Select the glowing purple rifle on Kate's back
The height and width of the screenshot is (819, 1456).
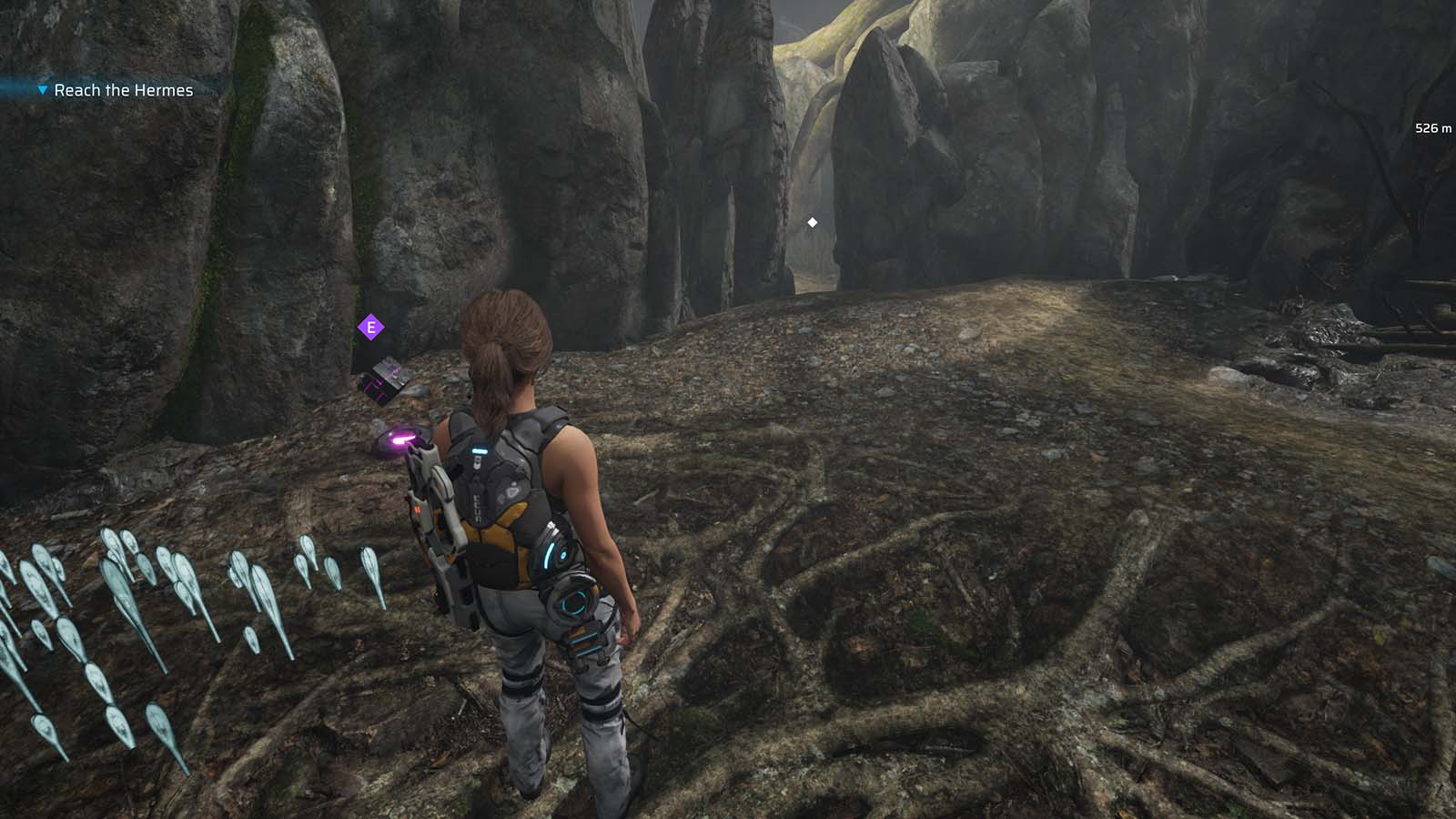click(435, 519)
